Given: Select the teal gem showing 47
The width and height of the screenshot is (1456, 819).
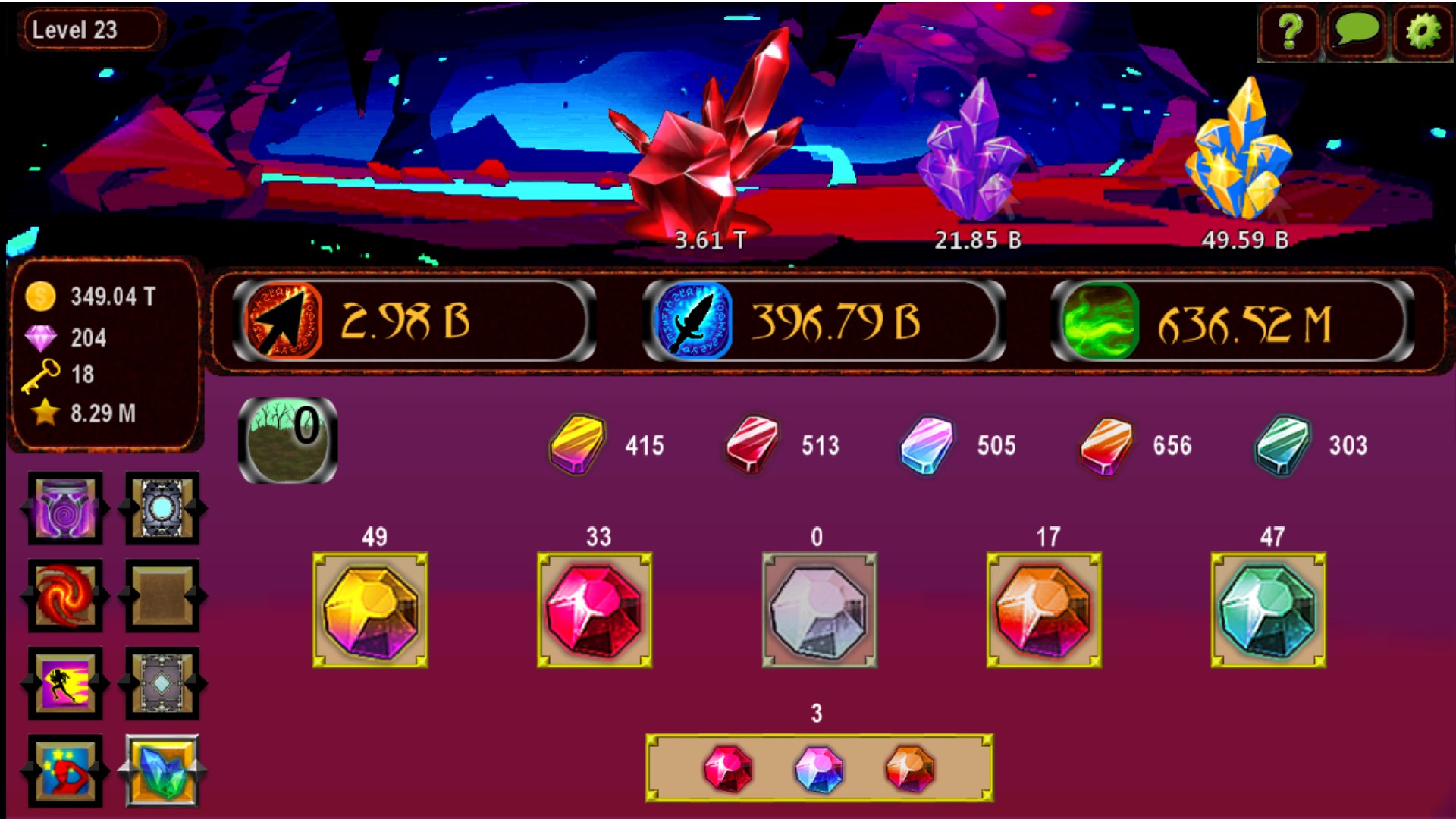Looking at the screenshot, I should pyautogui.click(x=1268, y=610).
